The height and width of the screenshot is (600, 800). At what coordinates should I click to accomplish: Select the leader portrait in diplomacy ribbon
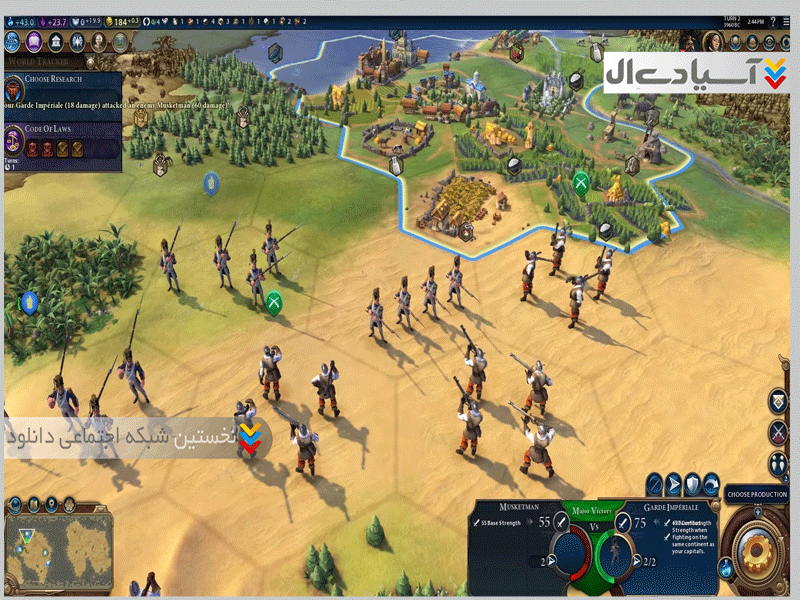click(x=714, y=42)
